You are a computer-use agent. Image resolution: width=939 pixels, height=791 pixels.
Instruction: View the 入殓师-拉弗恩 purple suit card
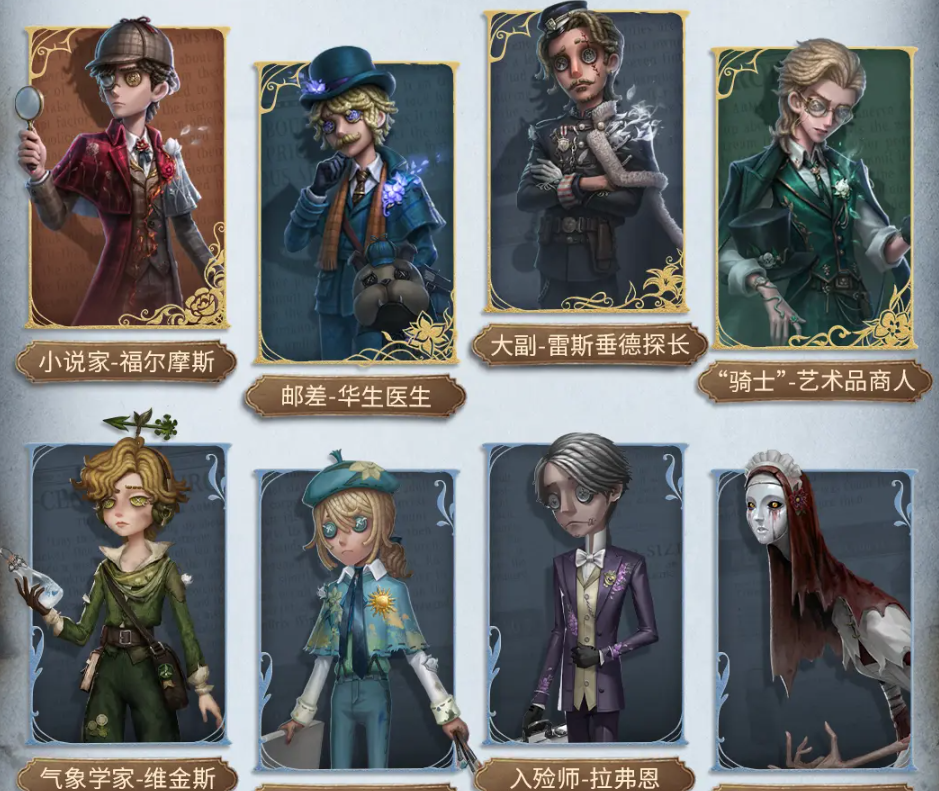(586, 600)
